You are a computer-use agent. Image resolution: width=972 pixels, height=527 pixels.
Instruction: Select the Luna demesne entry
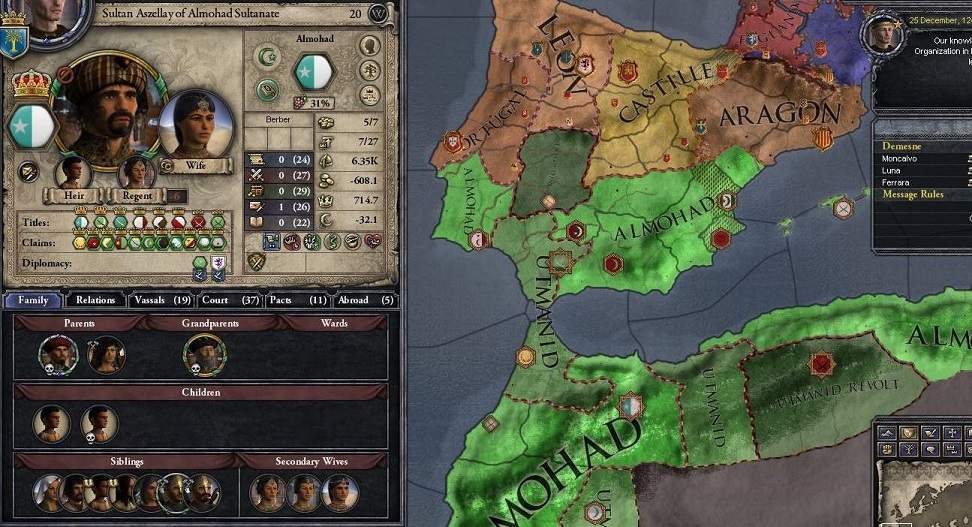pos(892,171)
